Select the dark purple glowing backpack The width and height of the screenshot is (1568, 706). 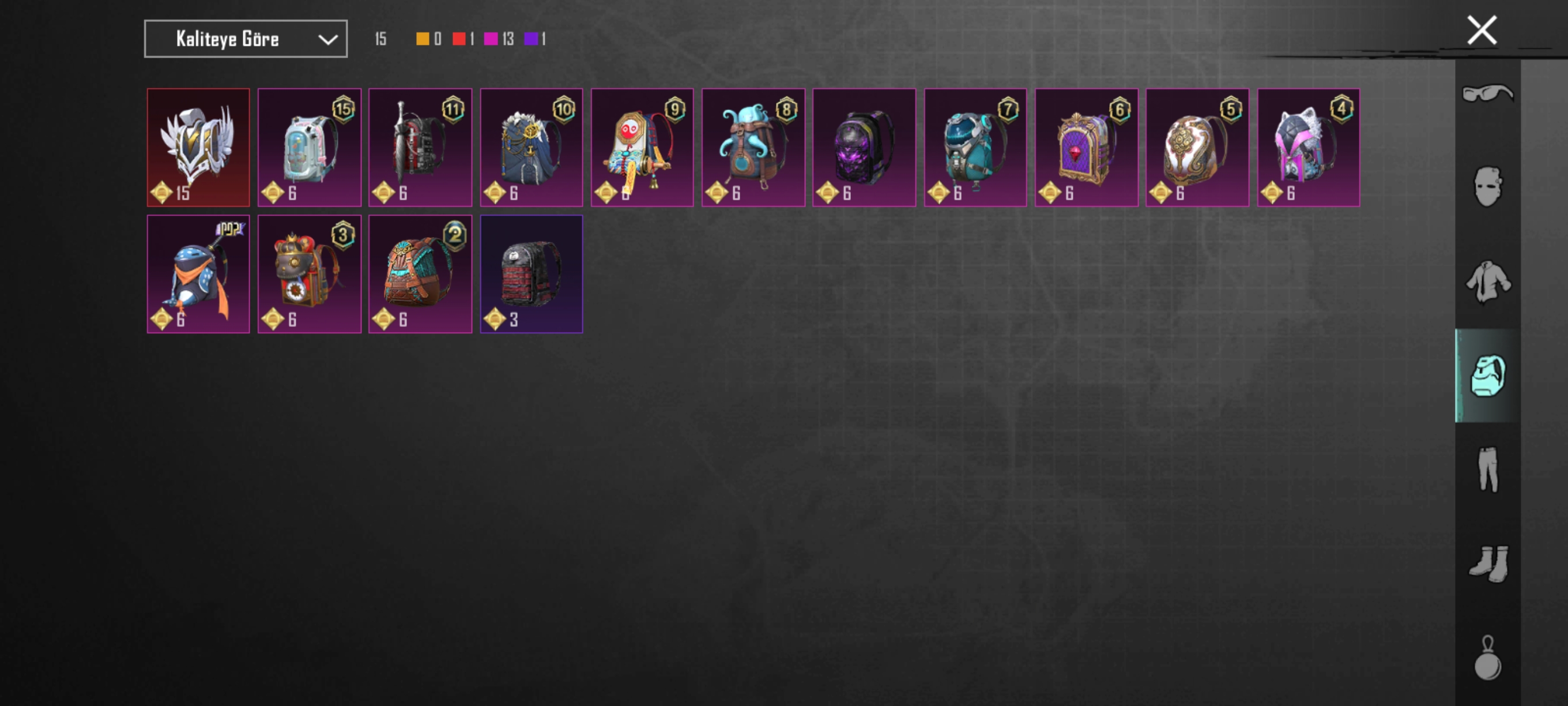click(864, 148)
